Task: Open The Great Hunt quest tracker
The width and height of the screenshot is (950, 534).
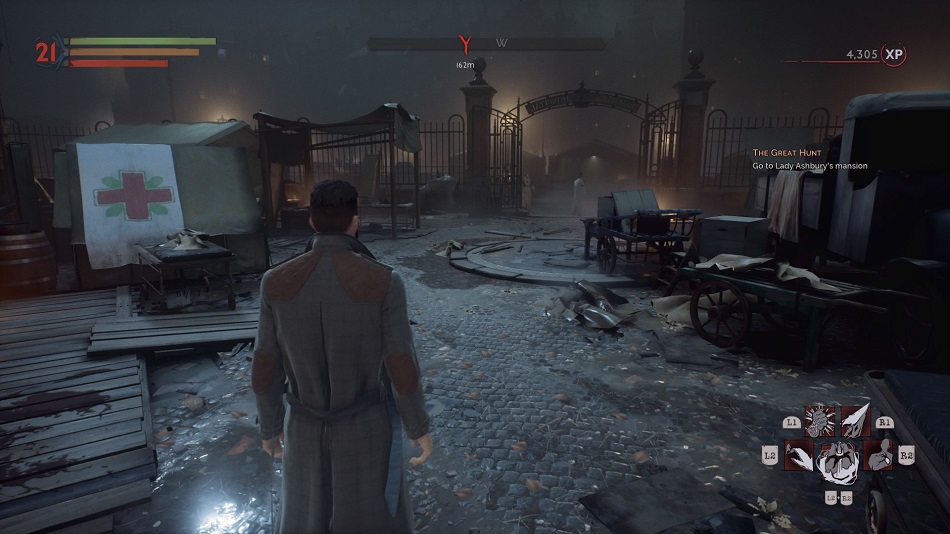Action: (810, 158)
